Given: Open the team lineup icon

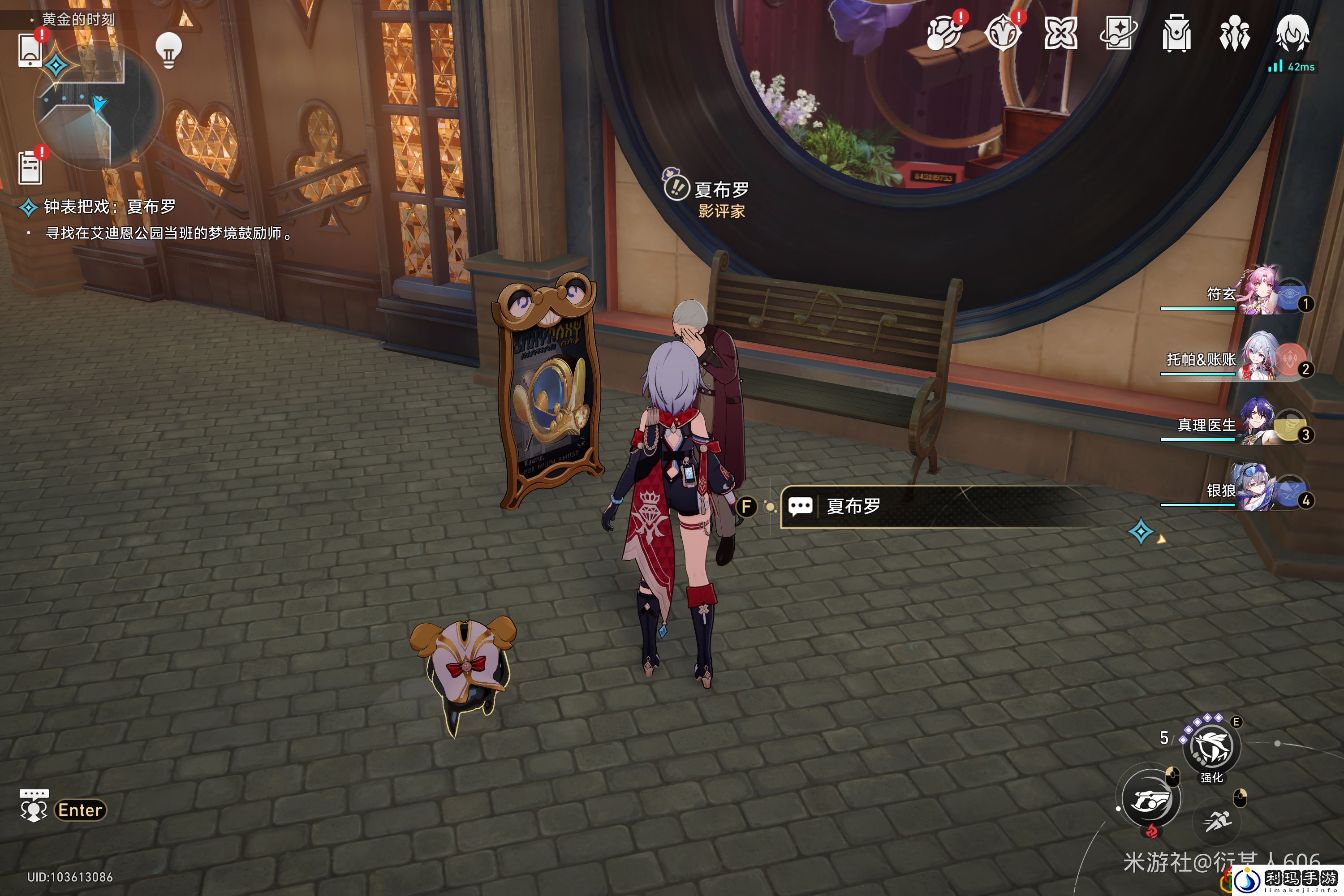Looking at the screenshot, I should click(x=1234, y=33).
